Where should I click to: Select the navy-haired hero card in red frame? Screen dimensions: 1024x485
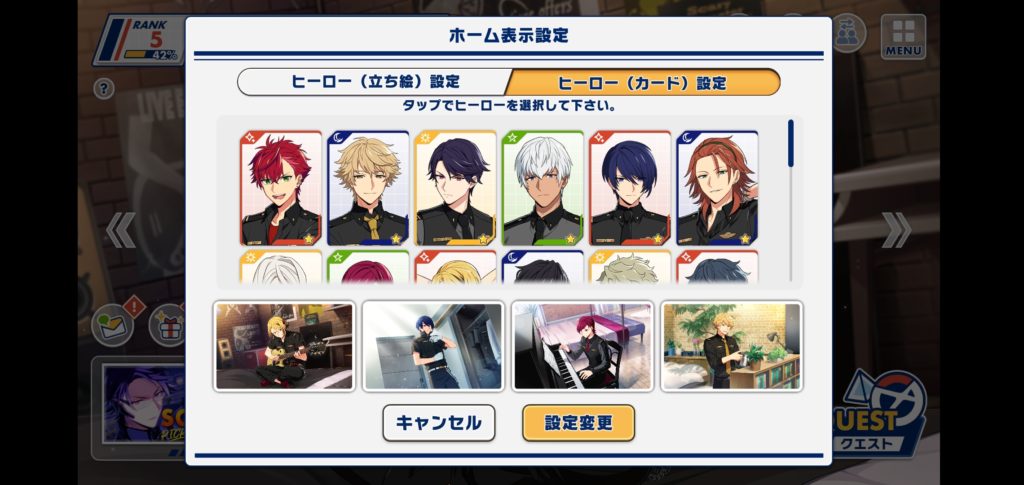coord(629,188)
